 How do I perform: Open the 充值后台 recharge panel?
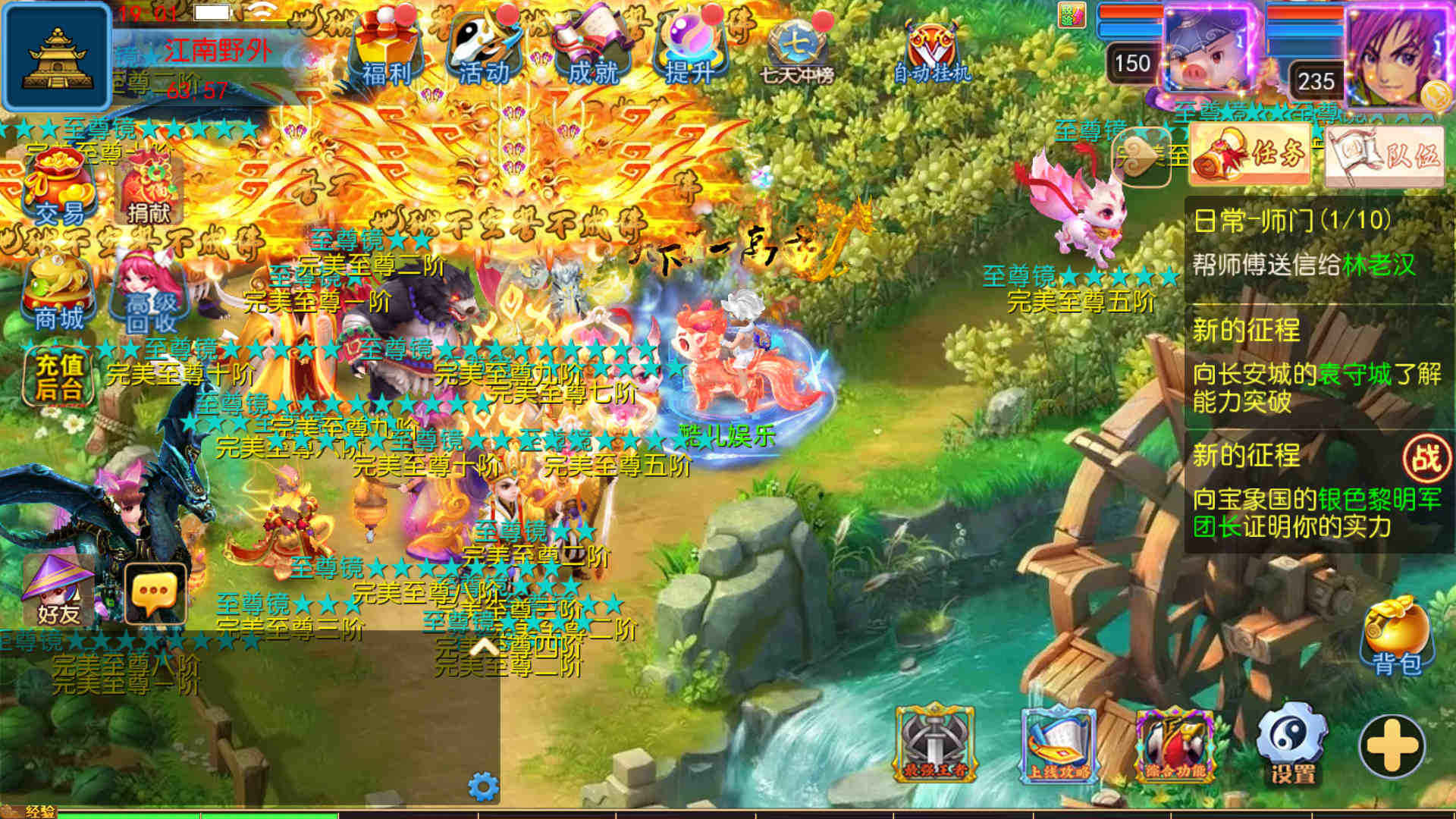59,377
